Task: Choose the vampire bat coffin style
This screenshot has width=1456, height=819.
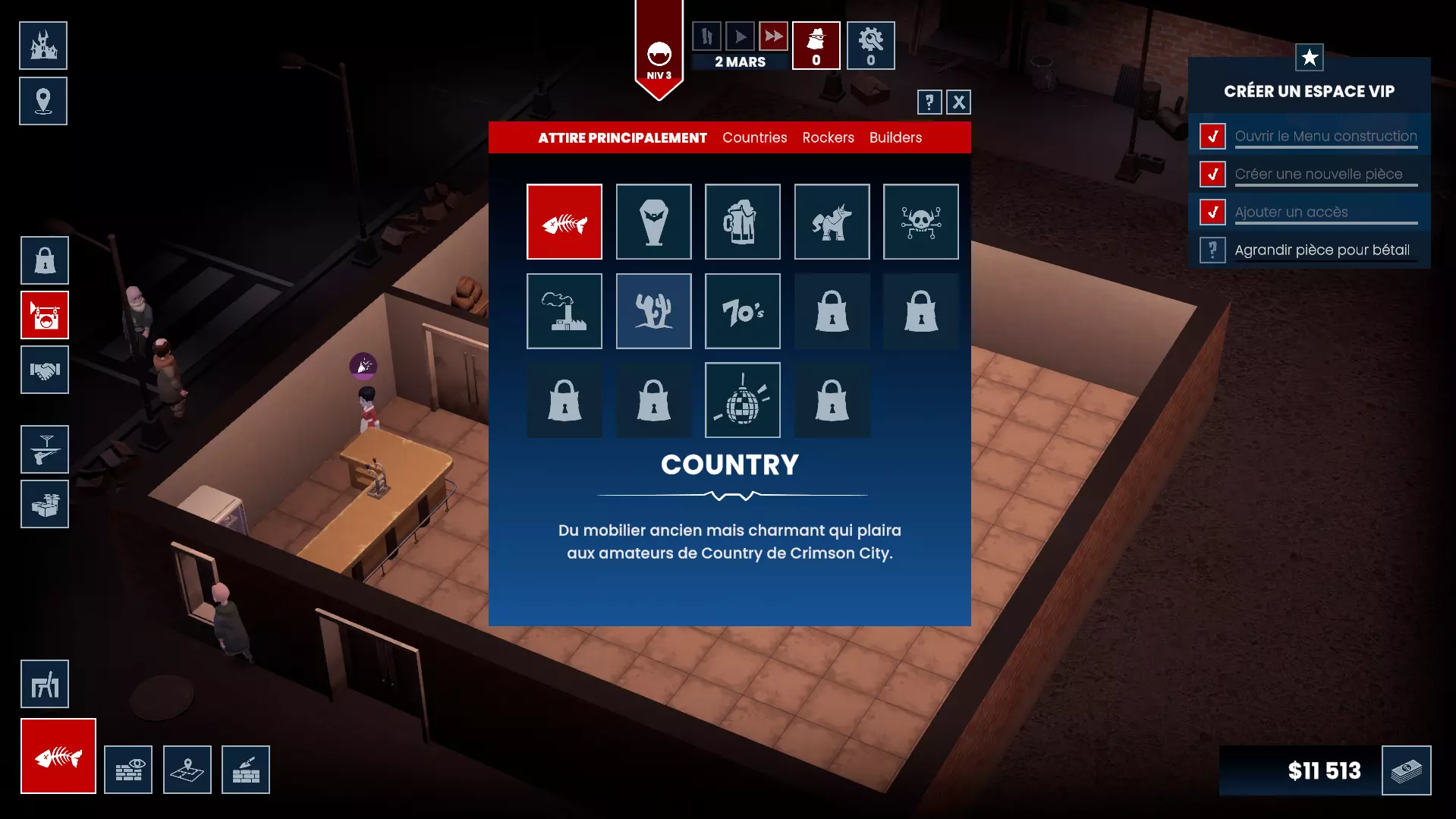Action: [x=654, y=222]
